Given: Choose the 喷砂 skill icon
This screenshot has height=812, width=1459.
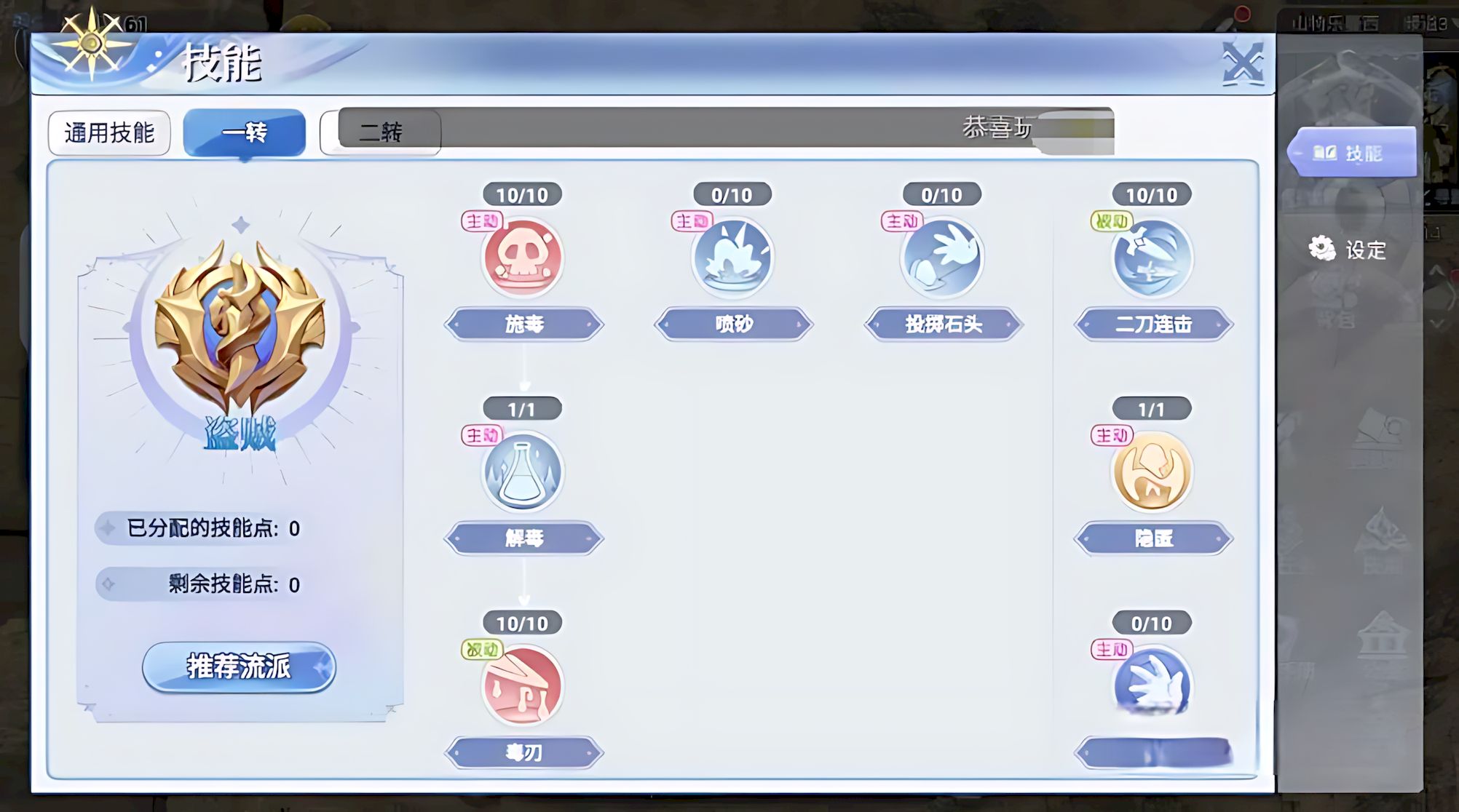Looking at the screenshot, I should pos(732,257).
